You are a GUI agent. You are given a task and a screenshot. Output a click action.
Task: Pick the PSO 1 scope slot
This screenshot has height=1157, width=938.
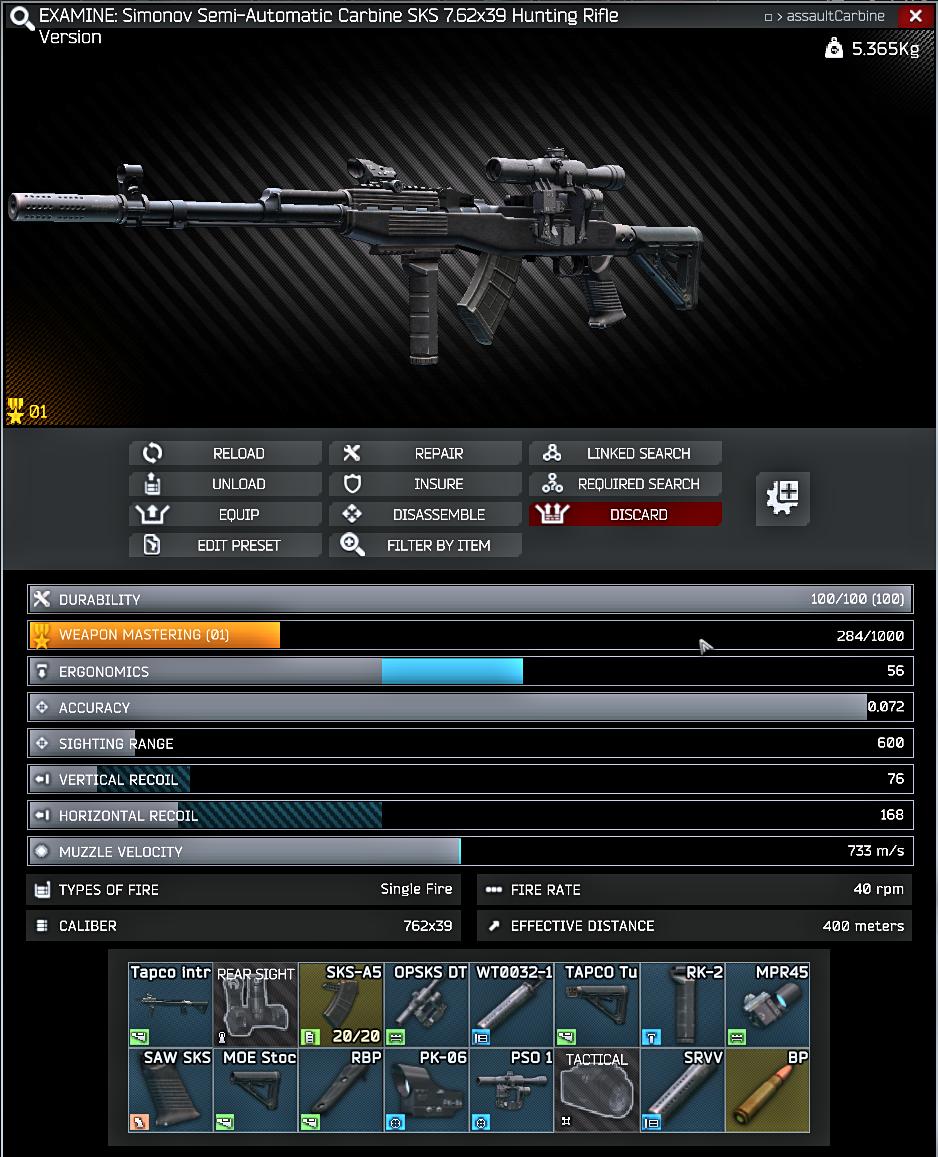512,1090
